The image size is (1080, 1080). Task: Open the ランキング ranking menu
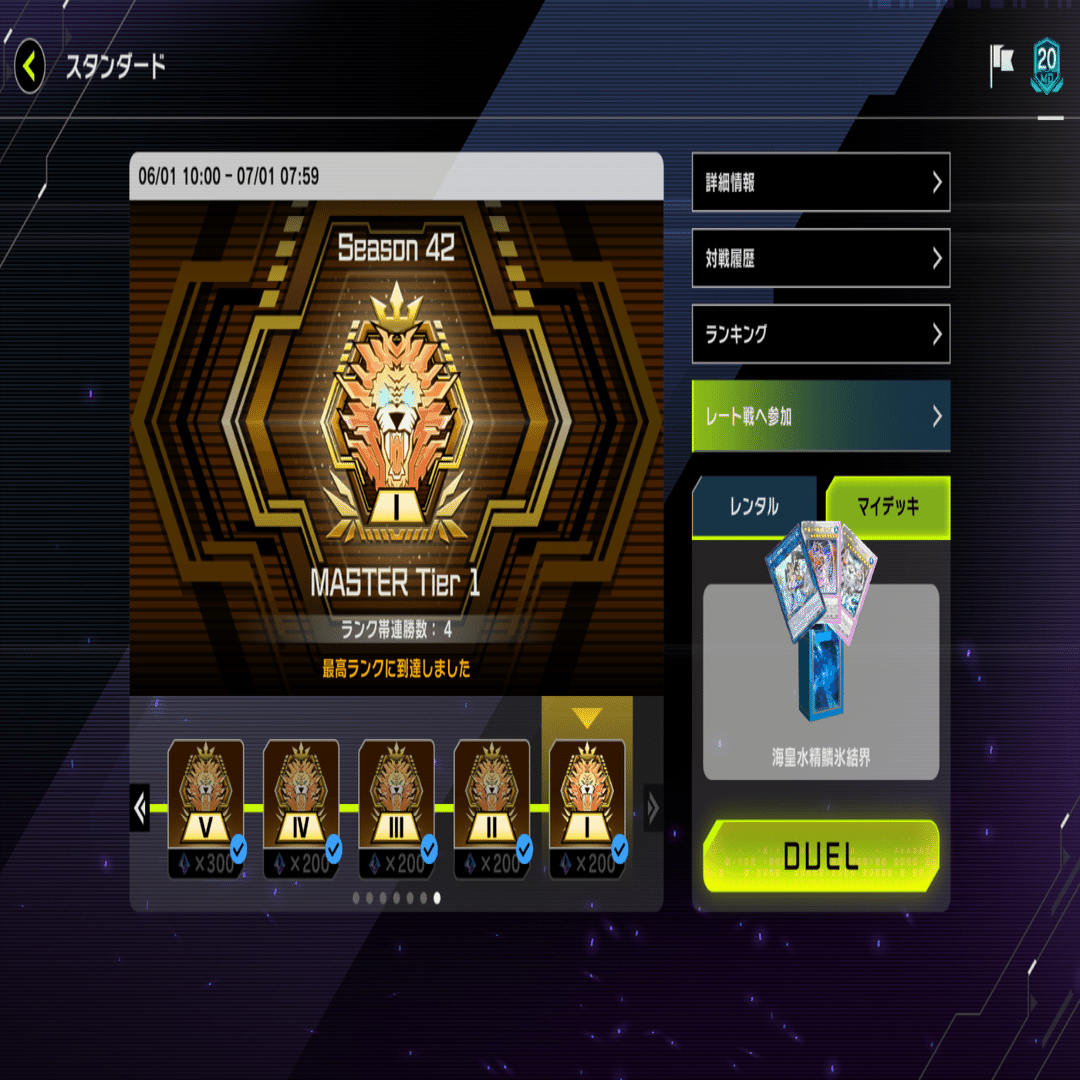(x=820, y=334)
